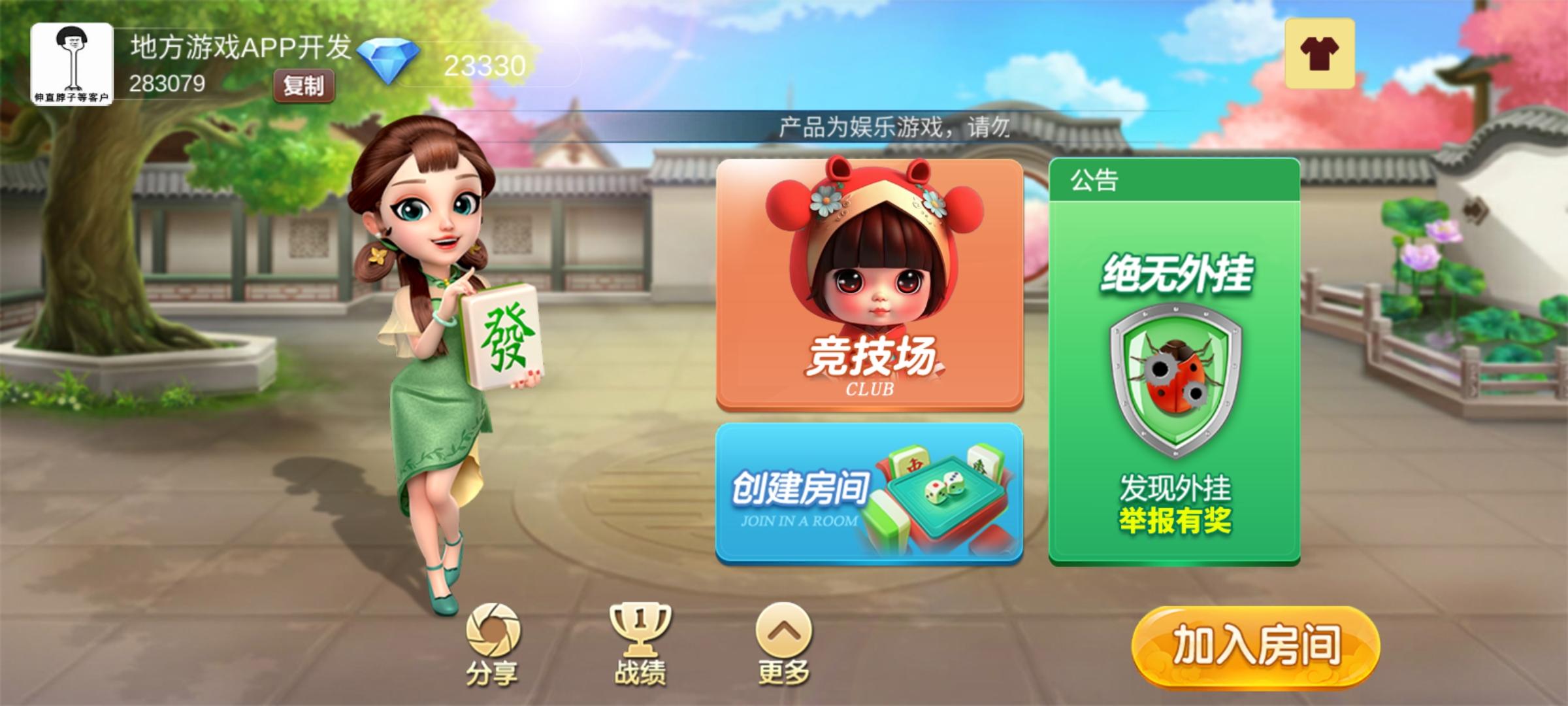Open the shirt costume icon
The width and height of the screenshot is (1568, 706).
pos(1319,54)
